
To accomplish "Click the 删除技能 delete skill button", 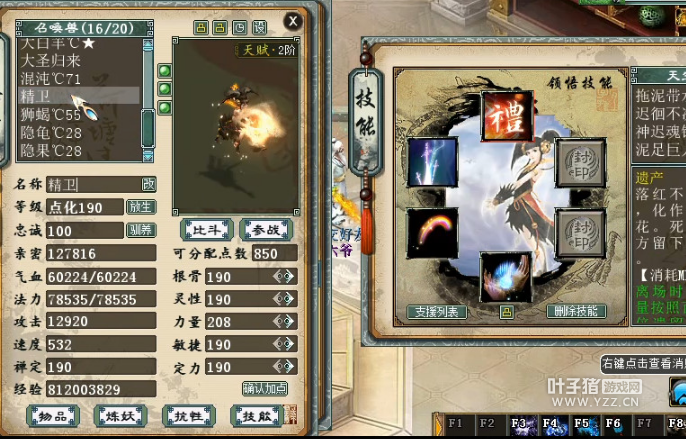I will (576, 312).
